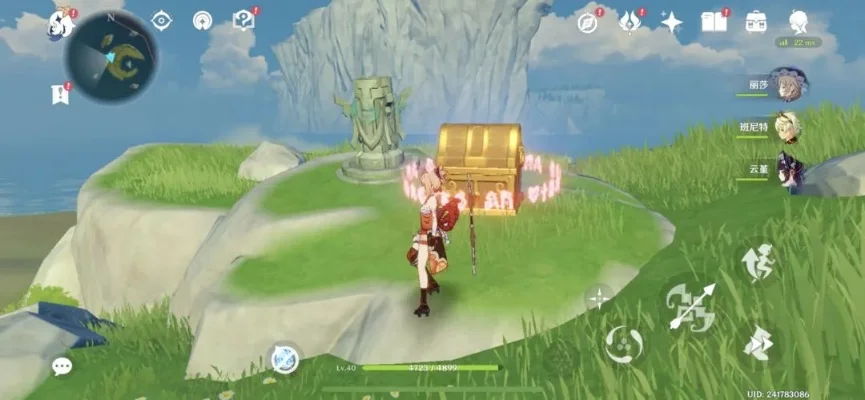The width and height of the screenshot is (865, 400).
Task: Switch to party member 班尼特
Action: (x=788, y=128)
